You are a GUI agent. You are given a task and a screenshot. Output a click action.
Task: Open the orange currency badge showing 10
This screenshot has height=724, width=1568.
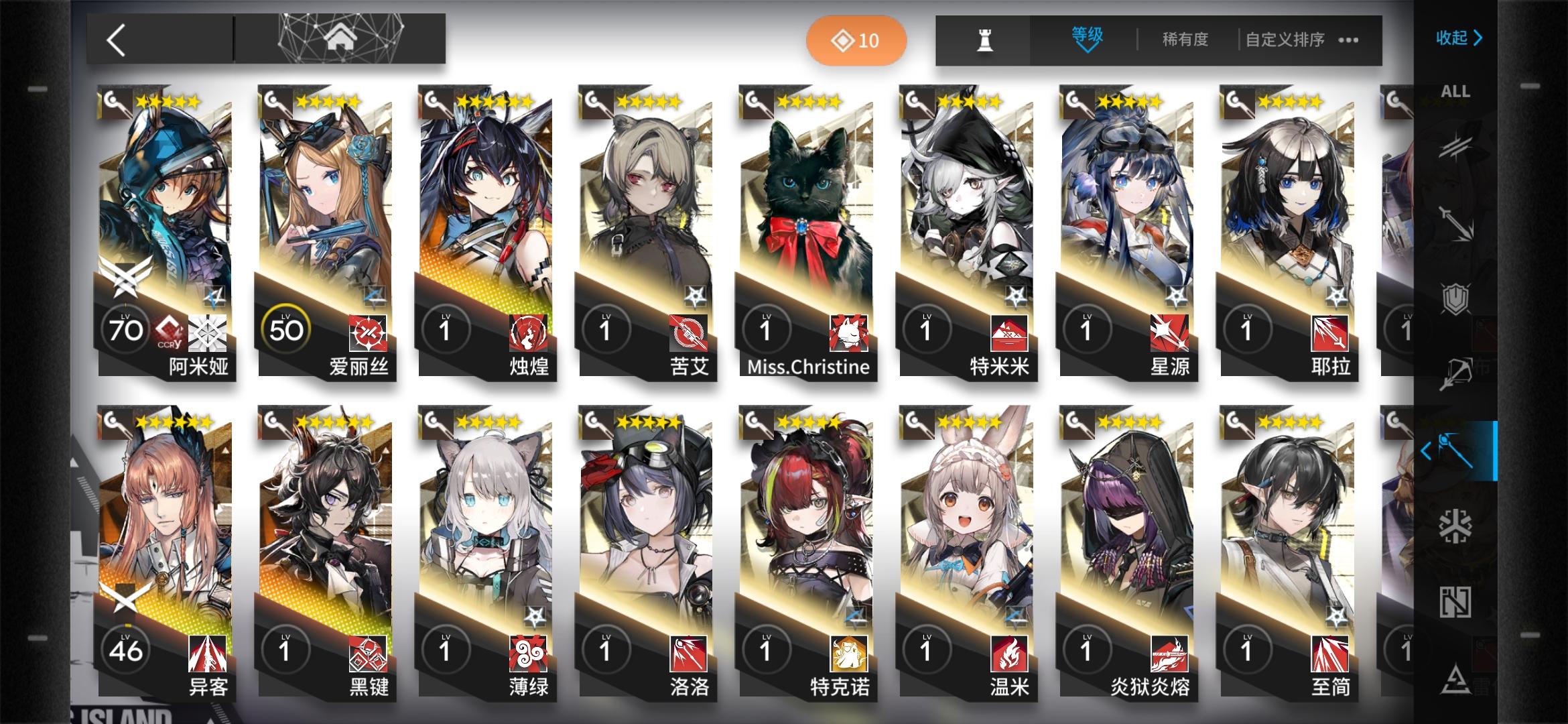click(x=856, y=40)
